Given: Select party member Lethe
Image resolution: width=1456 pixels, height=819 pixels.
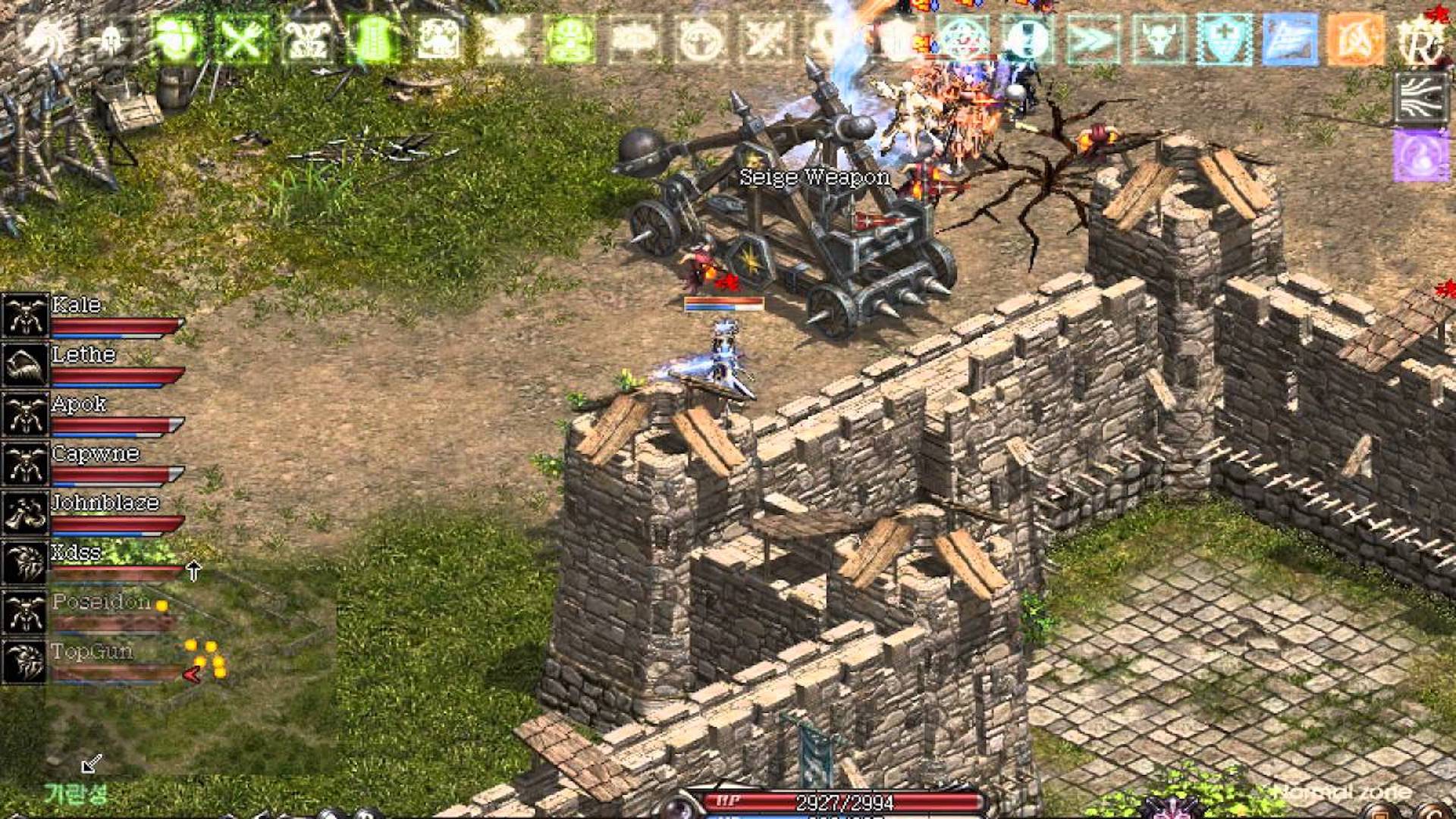Looking at the screenshot, I should (83, 355).
